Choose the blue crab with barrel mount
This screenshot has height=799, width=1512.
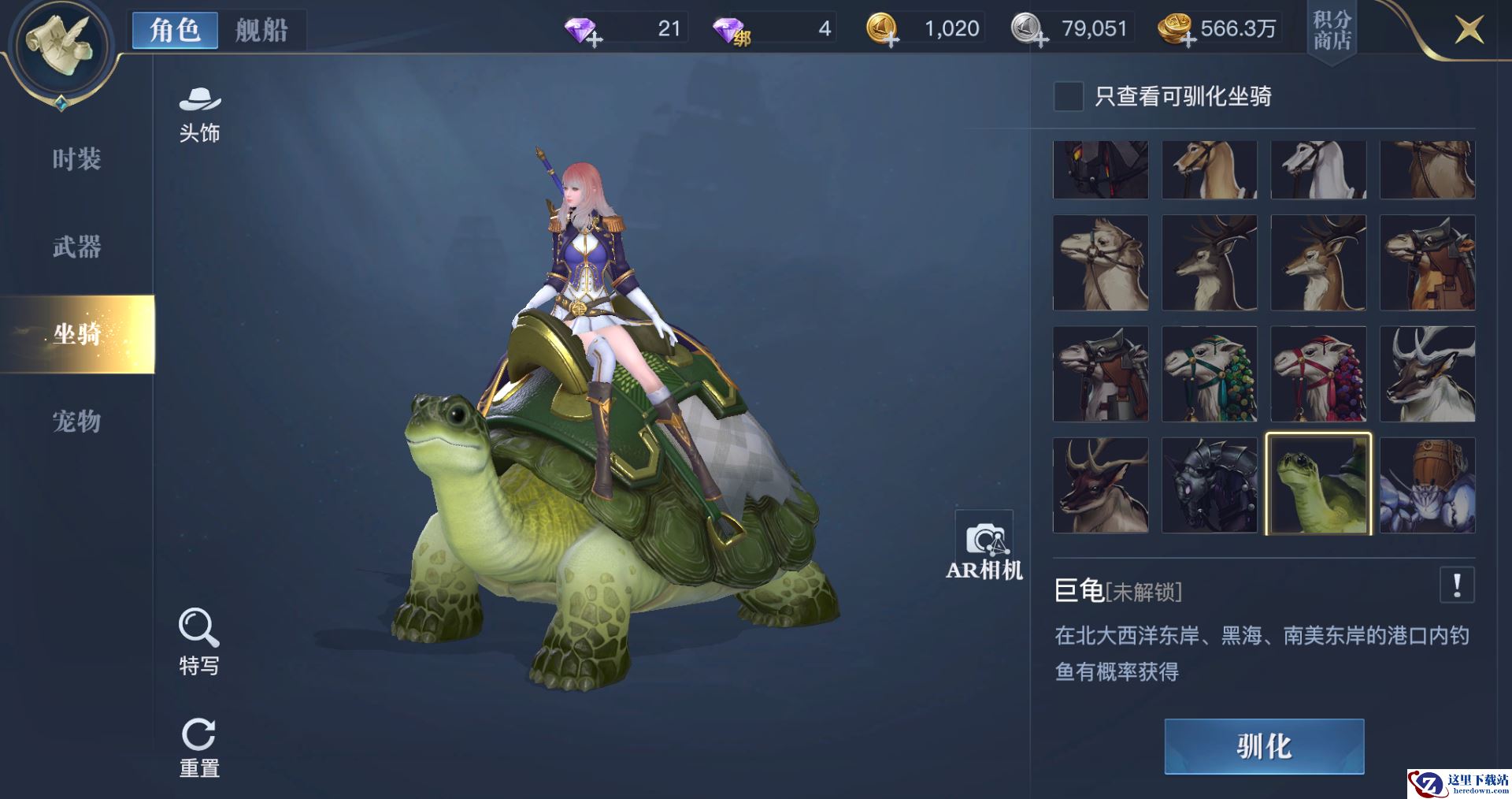pos(1427,485)
